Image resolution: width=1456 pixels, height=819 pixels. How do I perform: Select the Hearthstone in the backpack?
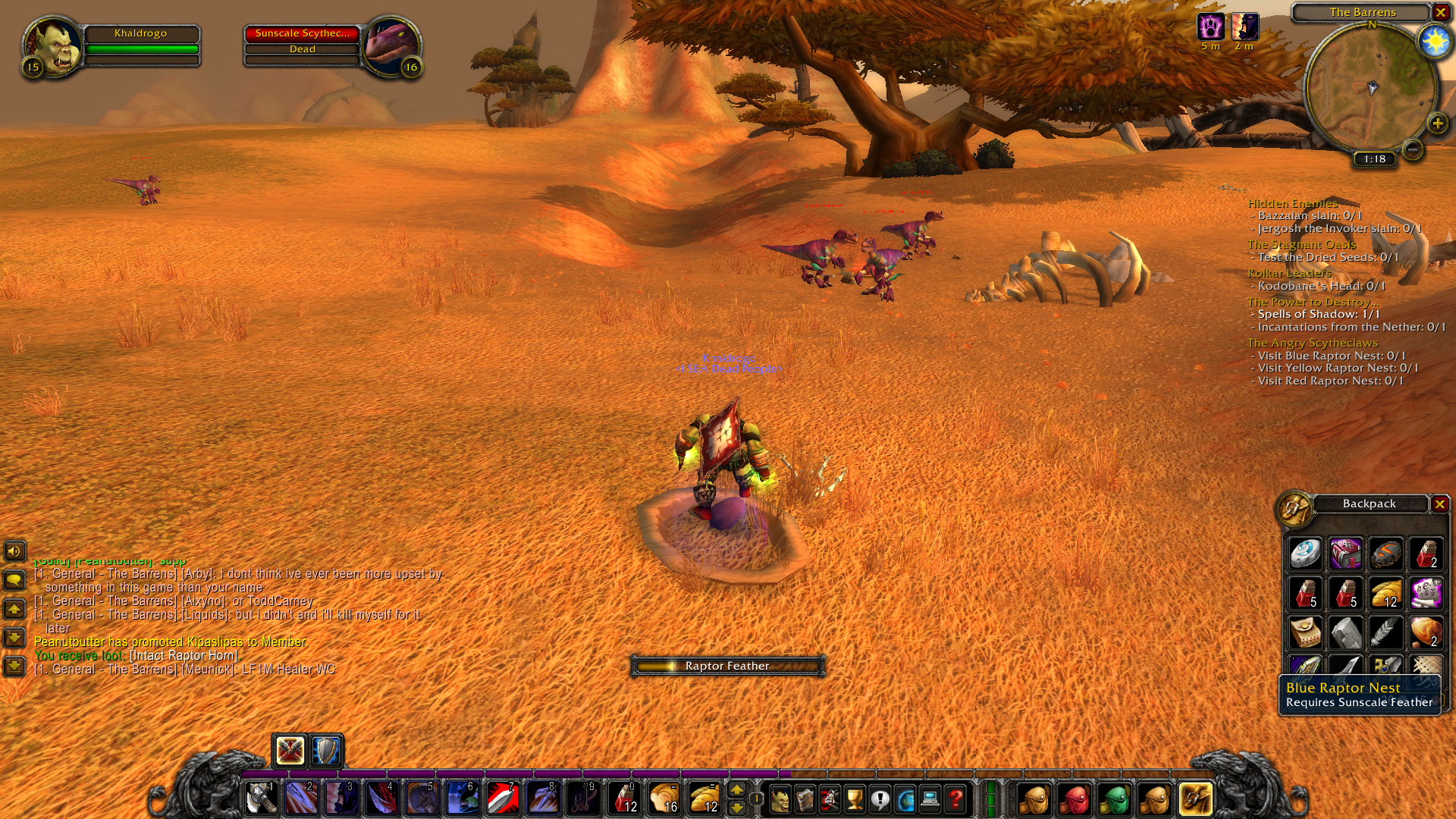tap(1306, 554)
